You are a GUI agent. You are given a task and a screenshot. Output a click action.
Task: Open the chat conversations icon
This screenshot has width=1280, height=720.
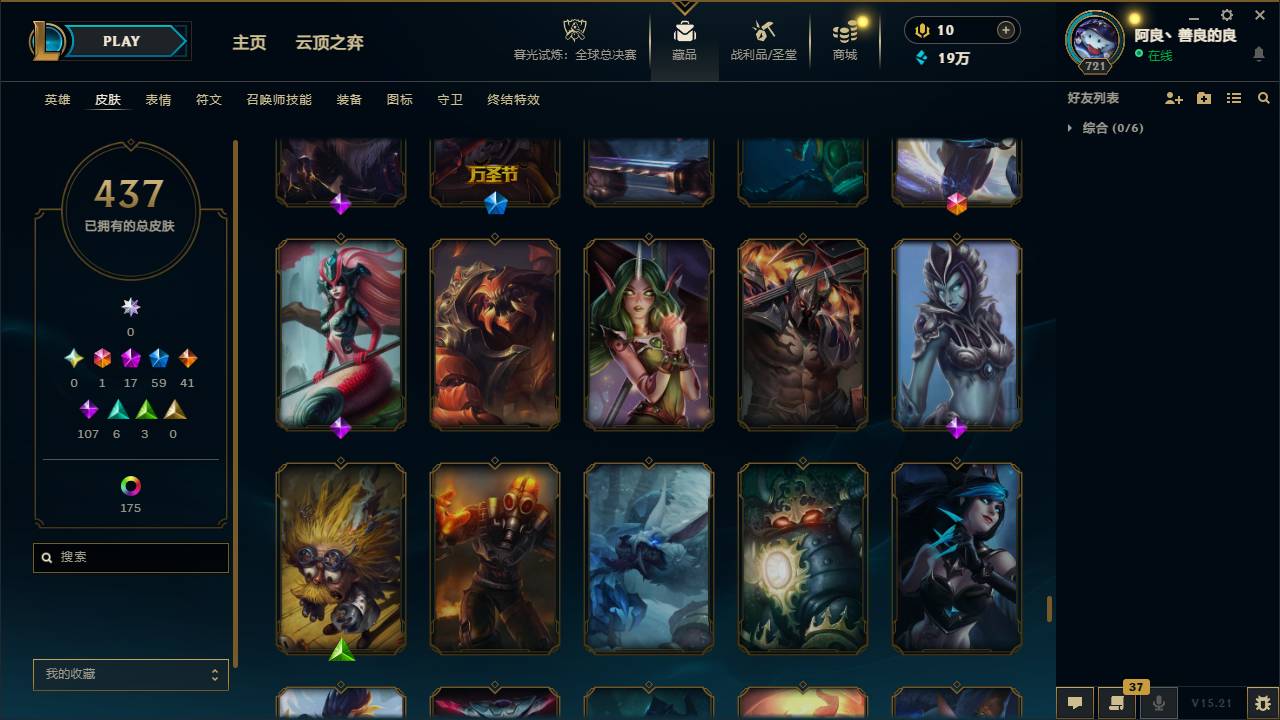[x=1073, y=704]
